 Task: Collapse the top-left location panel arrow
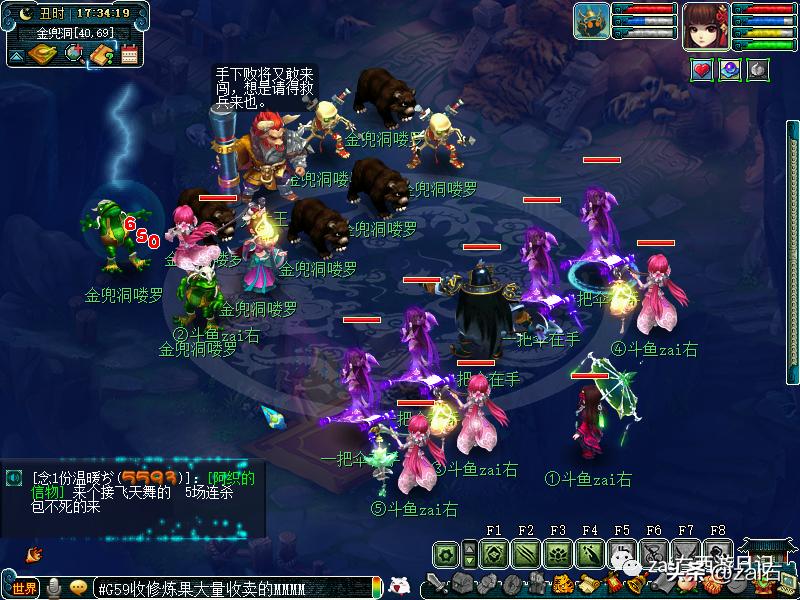point(17,56)
